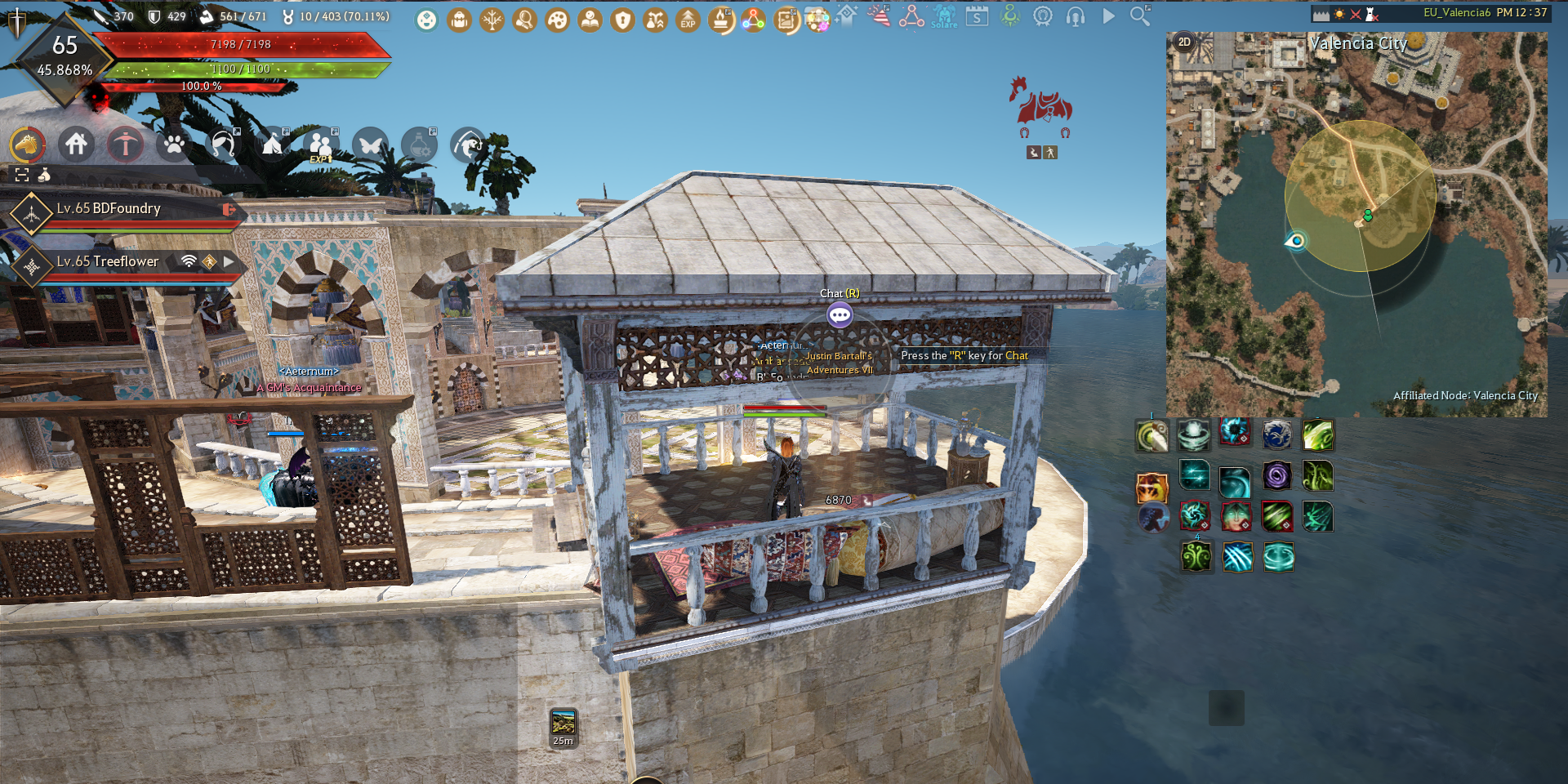Select party member Treeflower
This screenshot has height=784, width=1568.
click(x=108, y=261)
